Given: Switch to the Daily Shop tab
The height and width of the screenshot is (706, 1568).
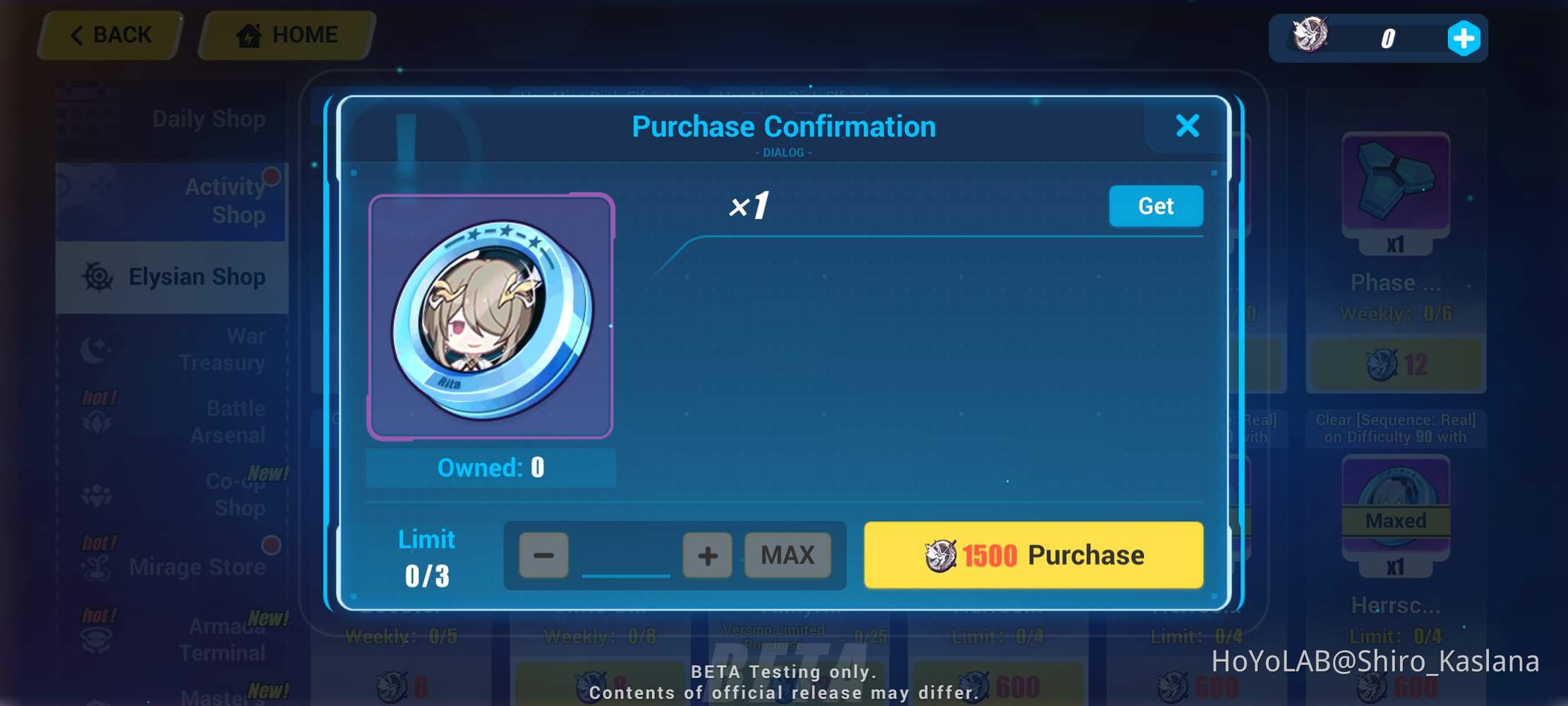Looking at the screenshot, I should [209, 118].
